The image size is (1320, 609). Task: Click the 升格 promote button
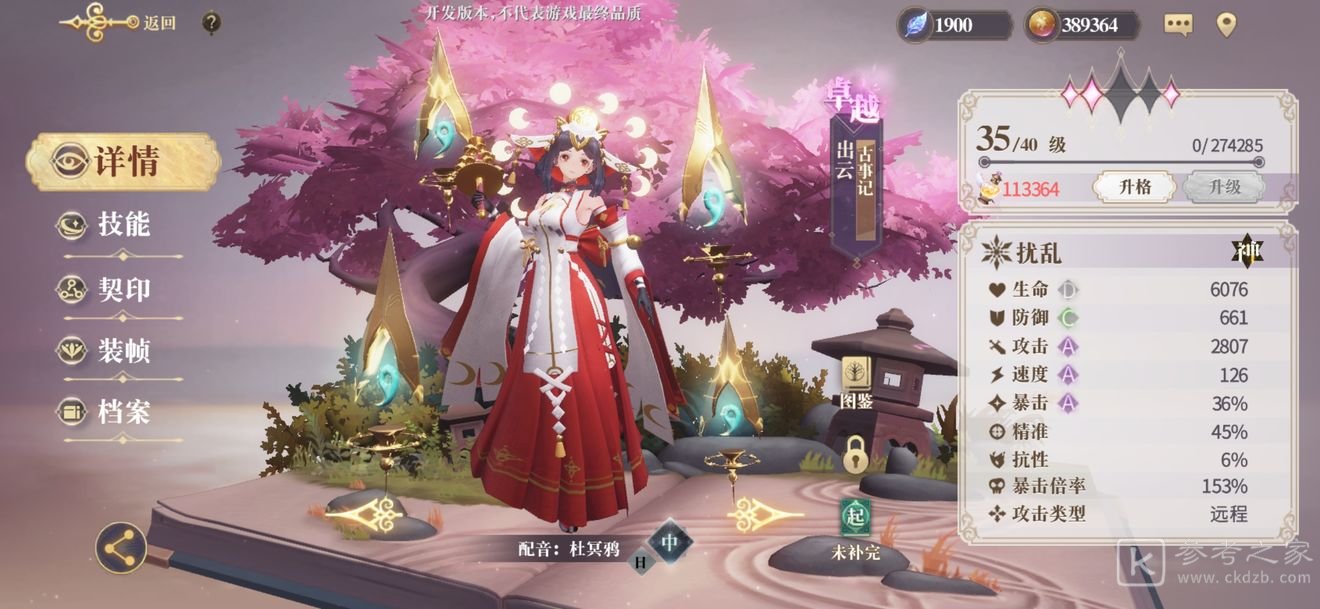click(1132, 187)
